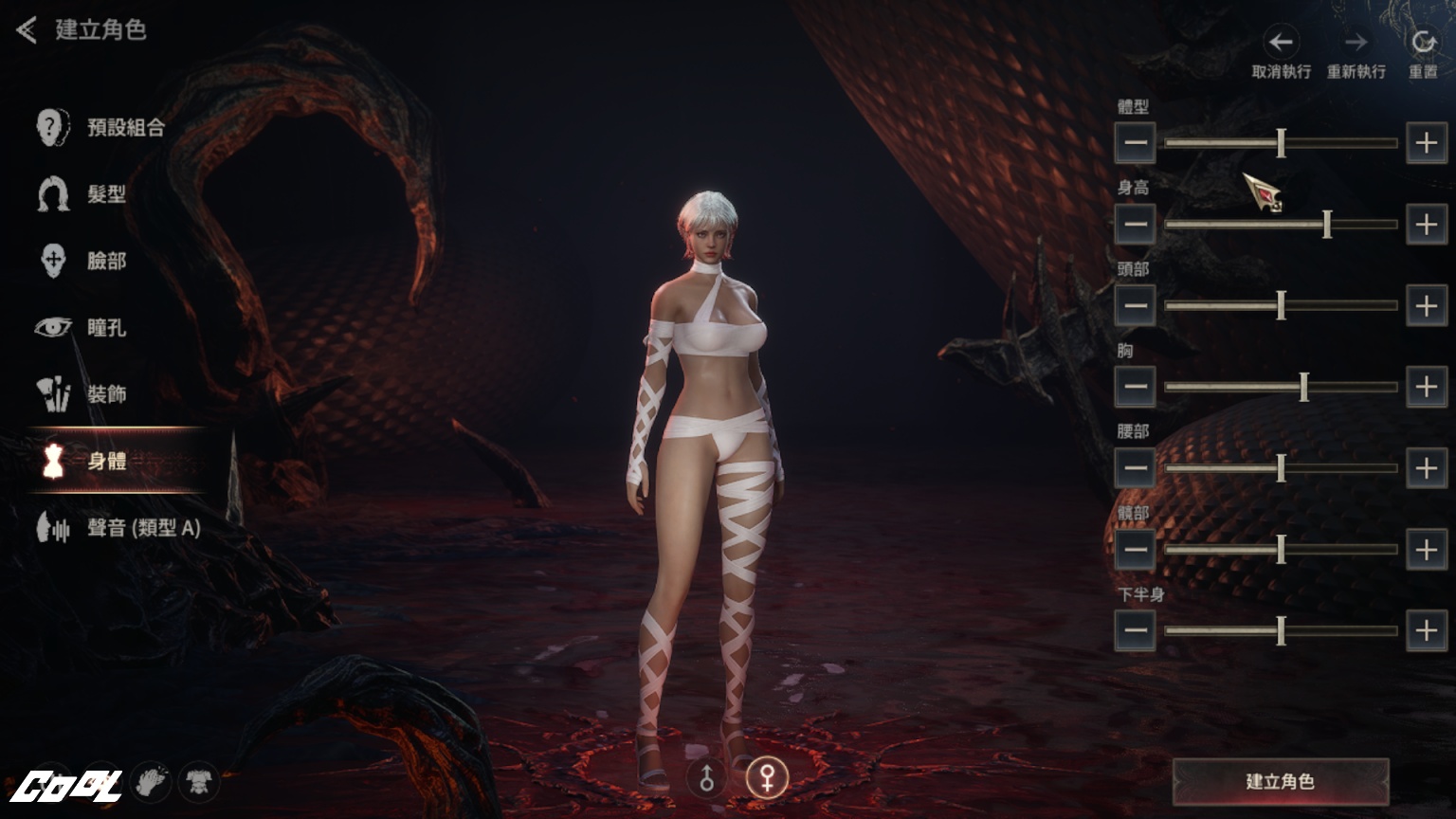1456x819 pixels.
Task: Decrease 腰部 waist with minus button
Action: 1135,467
